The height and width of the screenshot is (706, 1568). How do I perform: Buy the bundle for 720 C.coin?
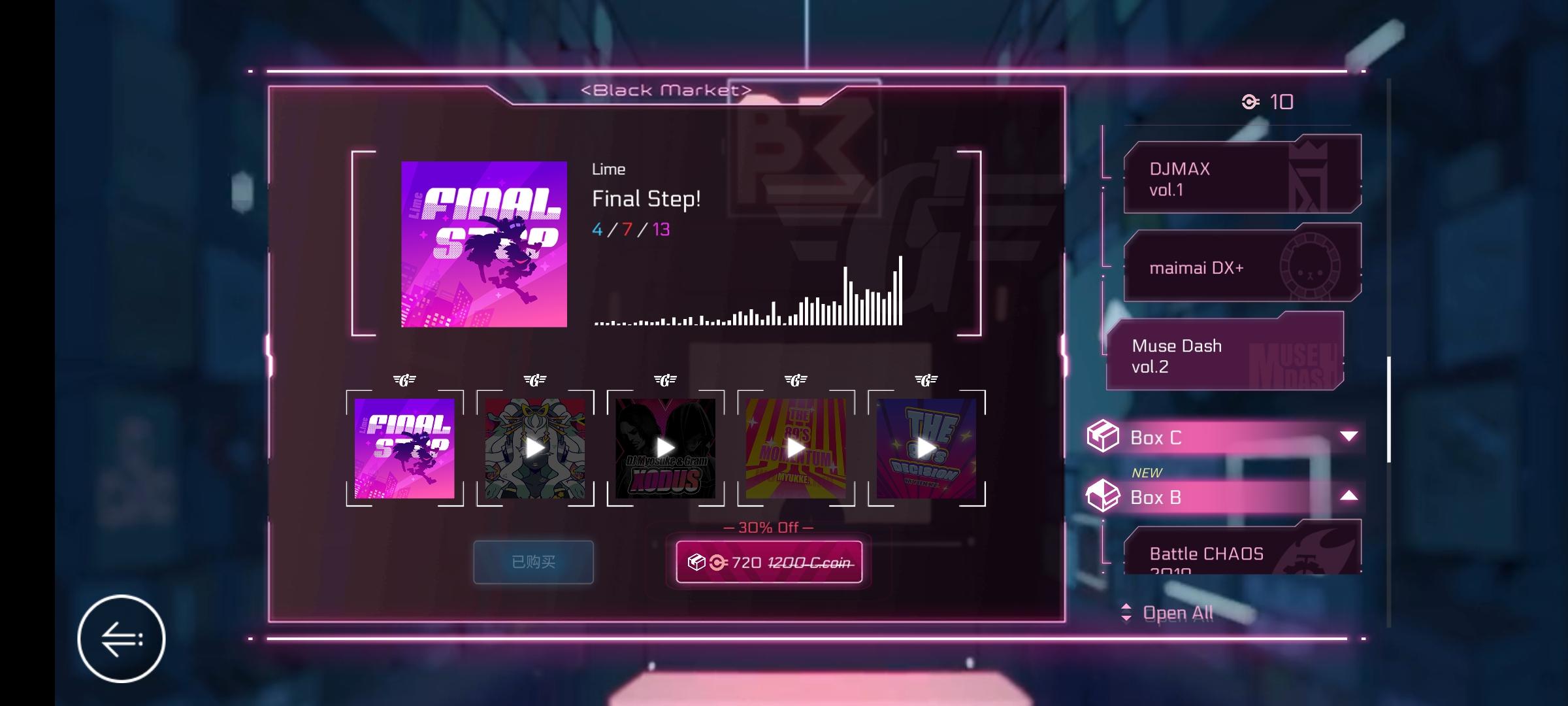coord(769,562)
